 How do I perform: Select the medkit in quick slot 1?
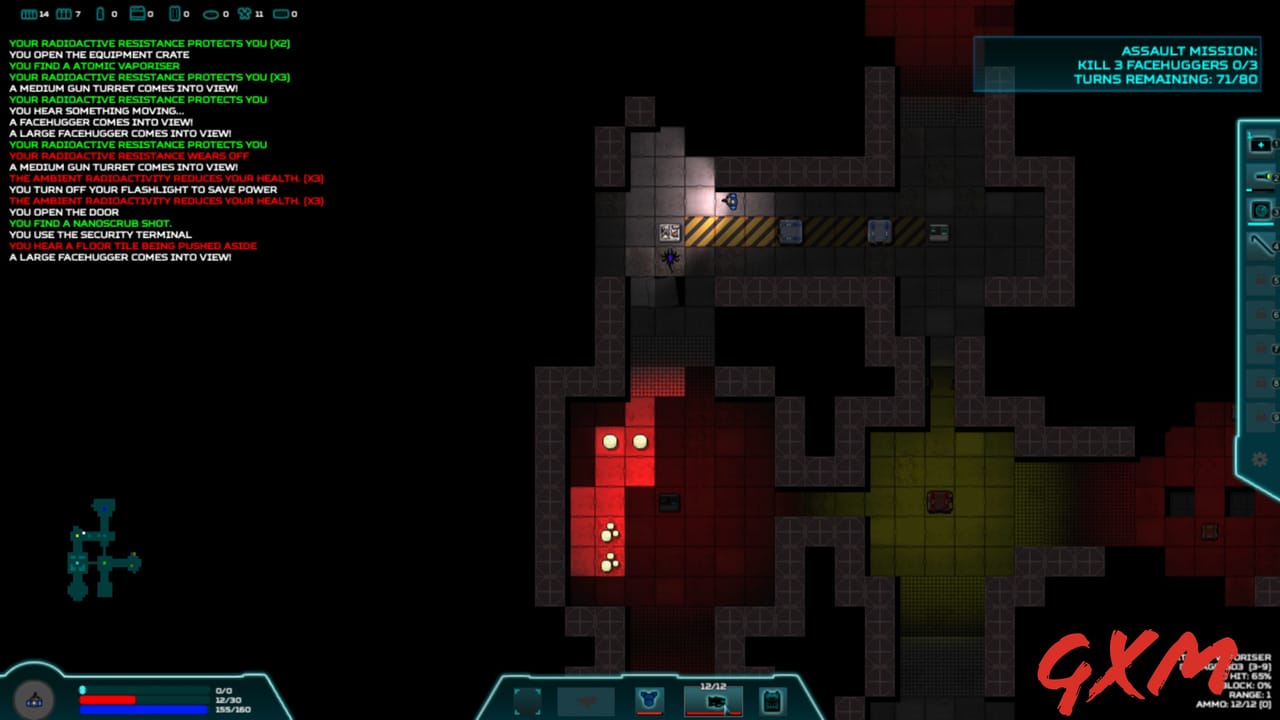pyautogui.click(x=1260, y=145)
